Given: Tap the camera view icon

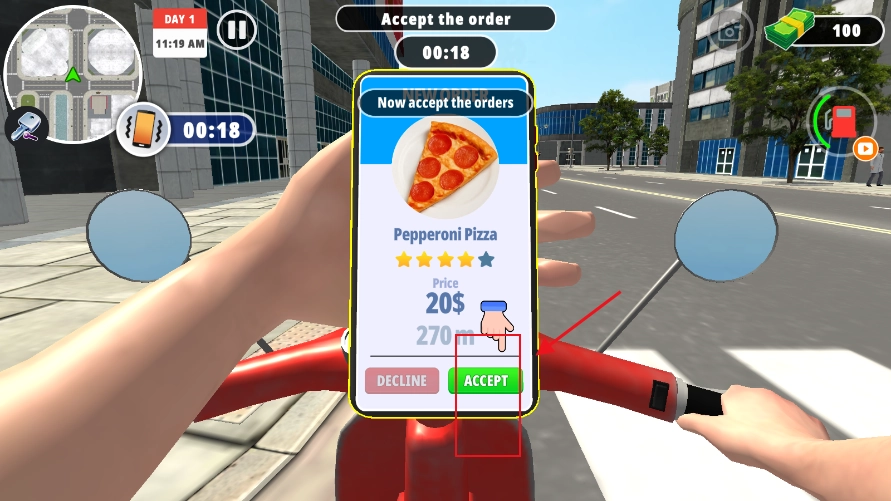Looking at the screenshot, I should pyautogui.click(x=731, y=30).
